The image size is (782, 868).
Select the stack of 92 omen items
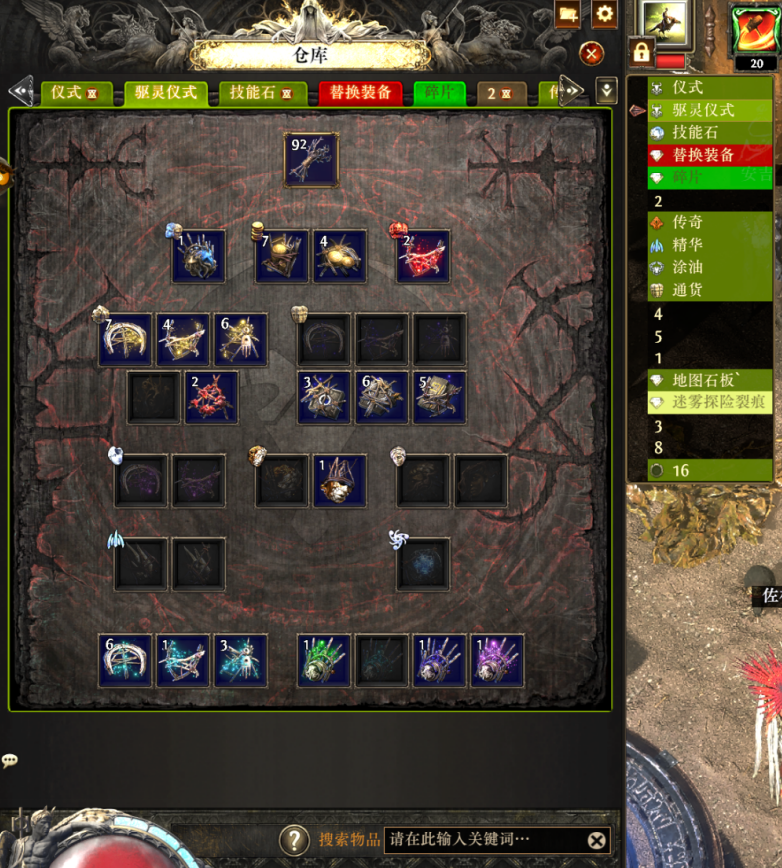point(311,160)
